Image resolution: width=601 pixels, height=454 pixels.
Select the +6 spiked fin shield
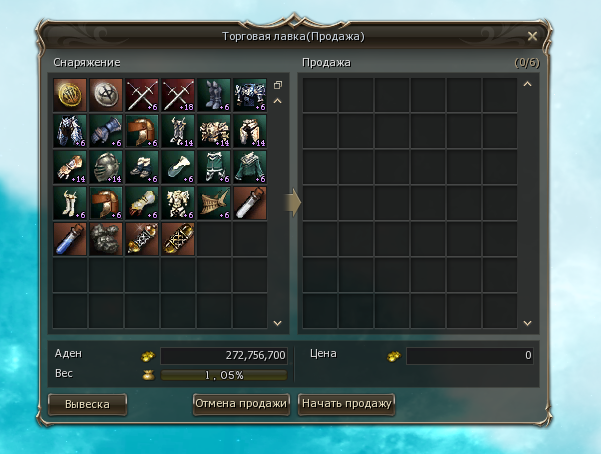(x=213, y=204)
